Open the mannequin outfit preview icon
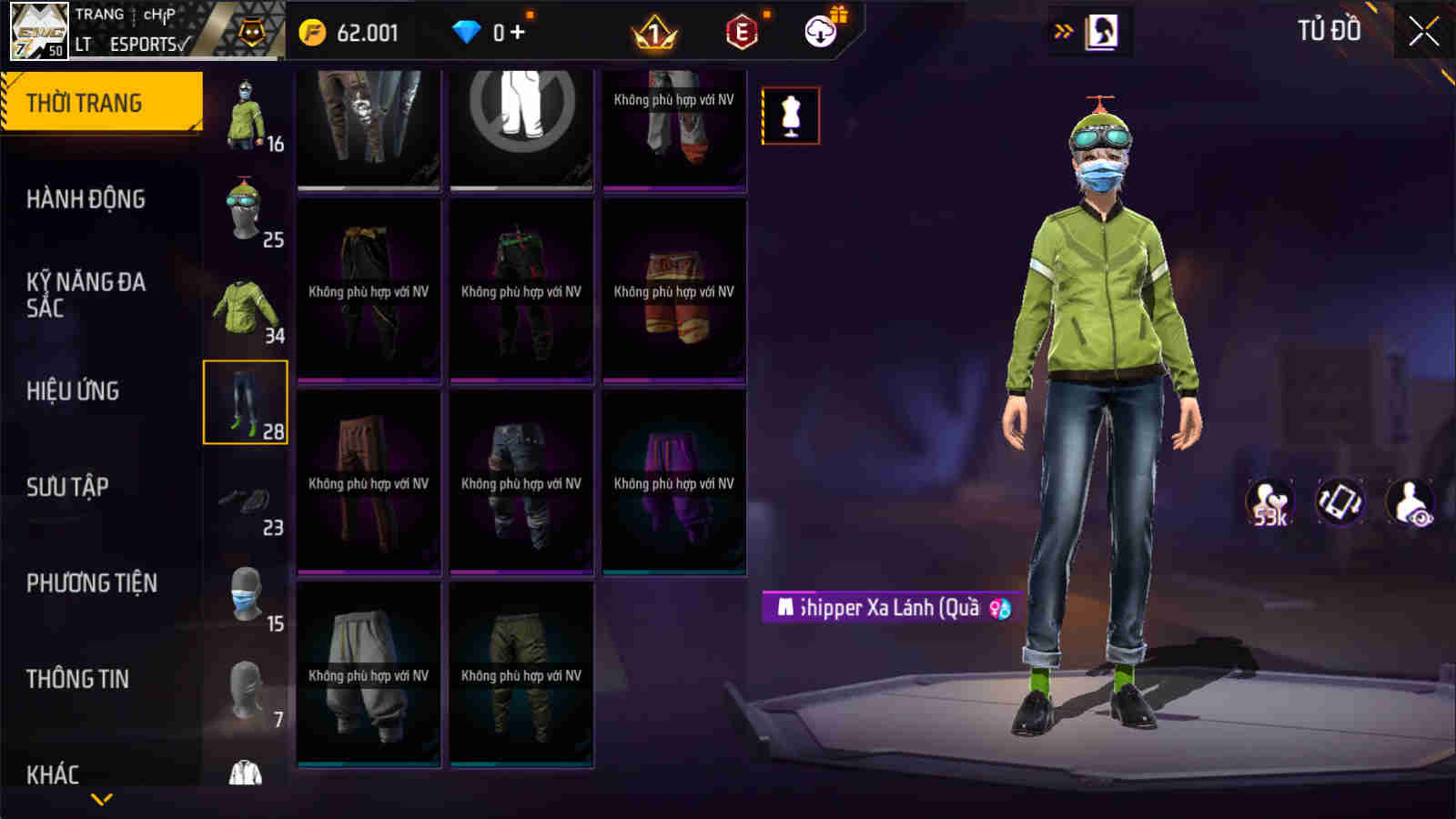 point(790,116)
